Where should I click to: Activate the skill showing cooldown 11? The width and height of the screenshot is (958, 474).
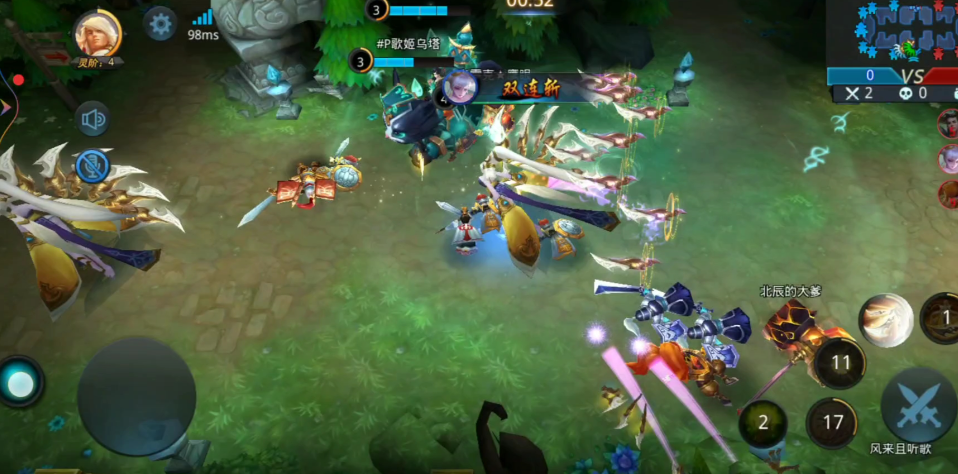pyautogui.click(x=839, y=363)
